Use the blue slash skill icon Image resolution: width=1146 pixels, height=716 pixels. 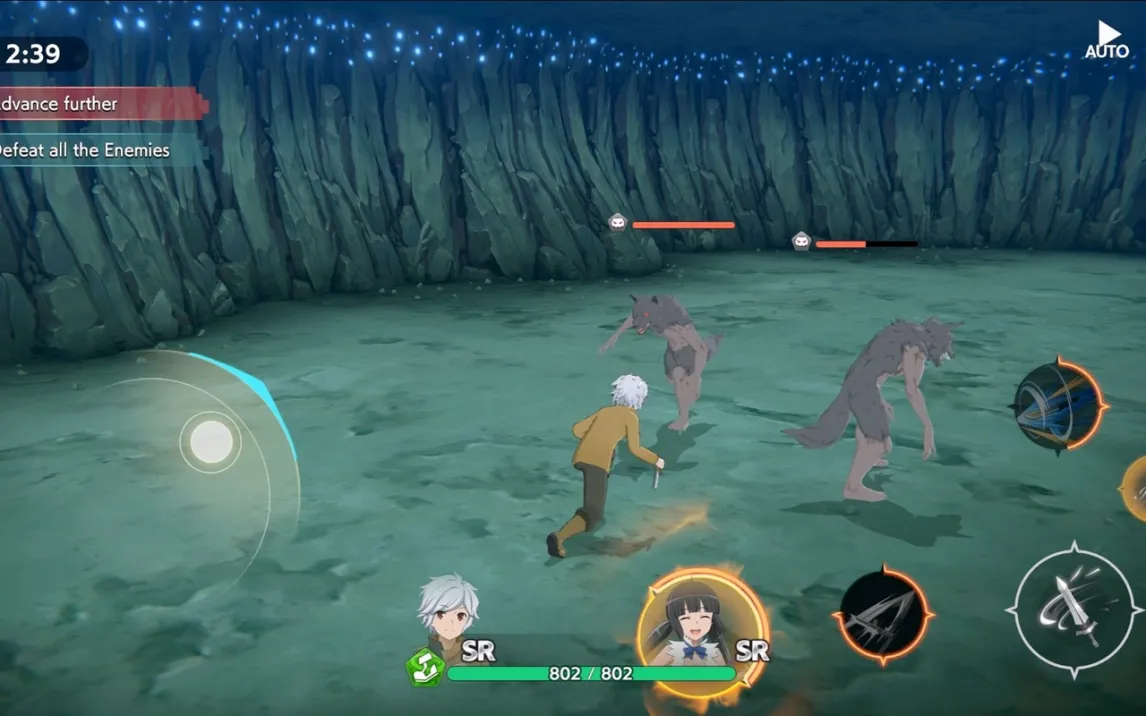point(1057,407)
